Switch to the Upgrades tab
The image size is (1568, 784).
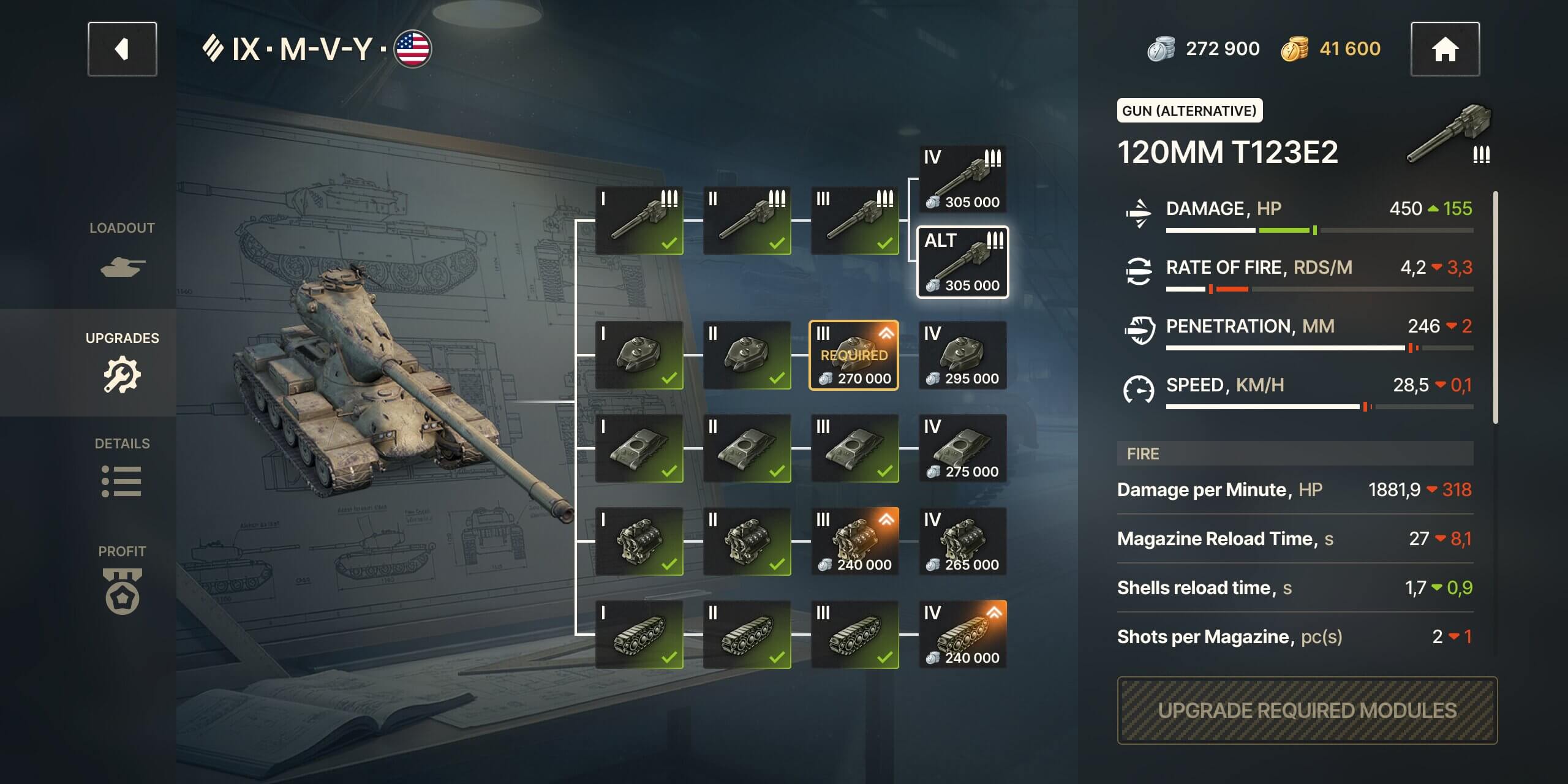122,361
